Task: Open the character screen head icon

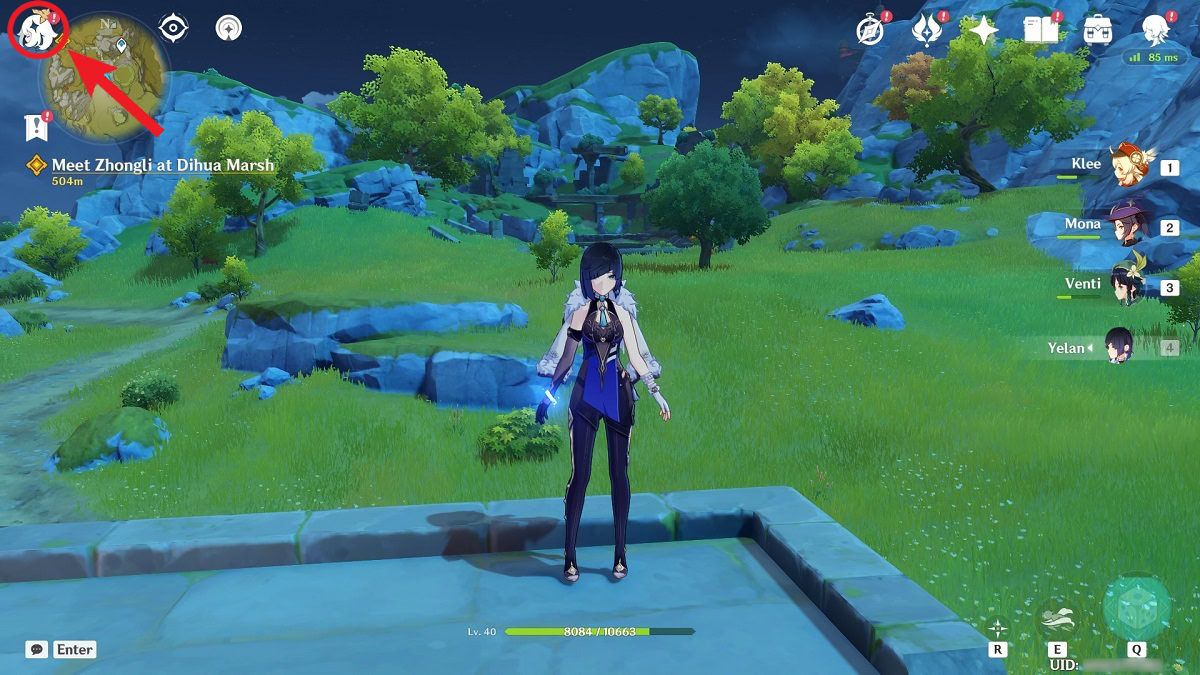Action: pyautogui.click(x=1157, y=30)
